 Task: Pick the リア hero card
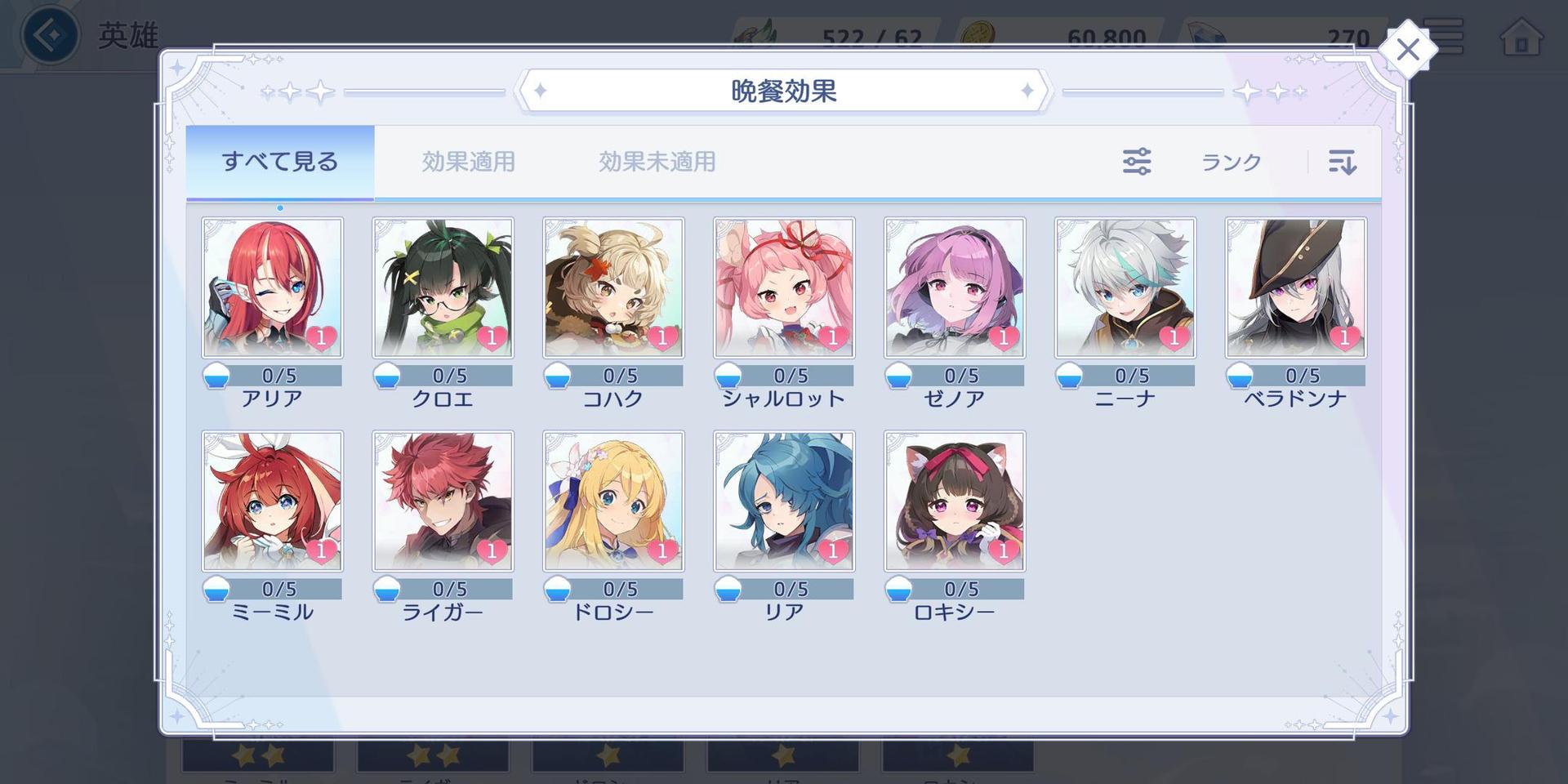point(784,501)
